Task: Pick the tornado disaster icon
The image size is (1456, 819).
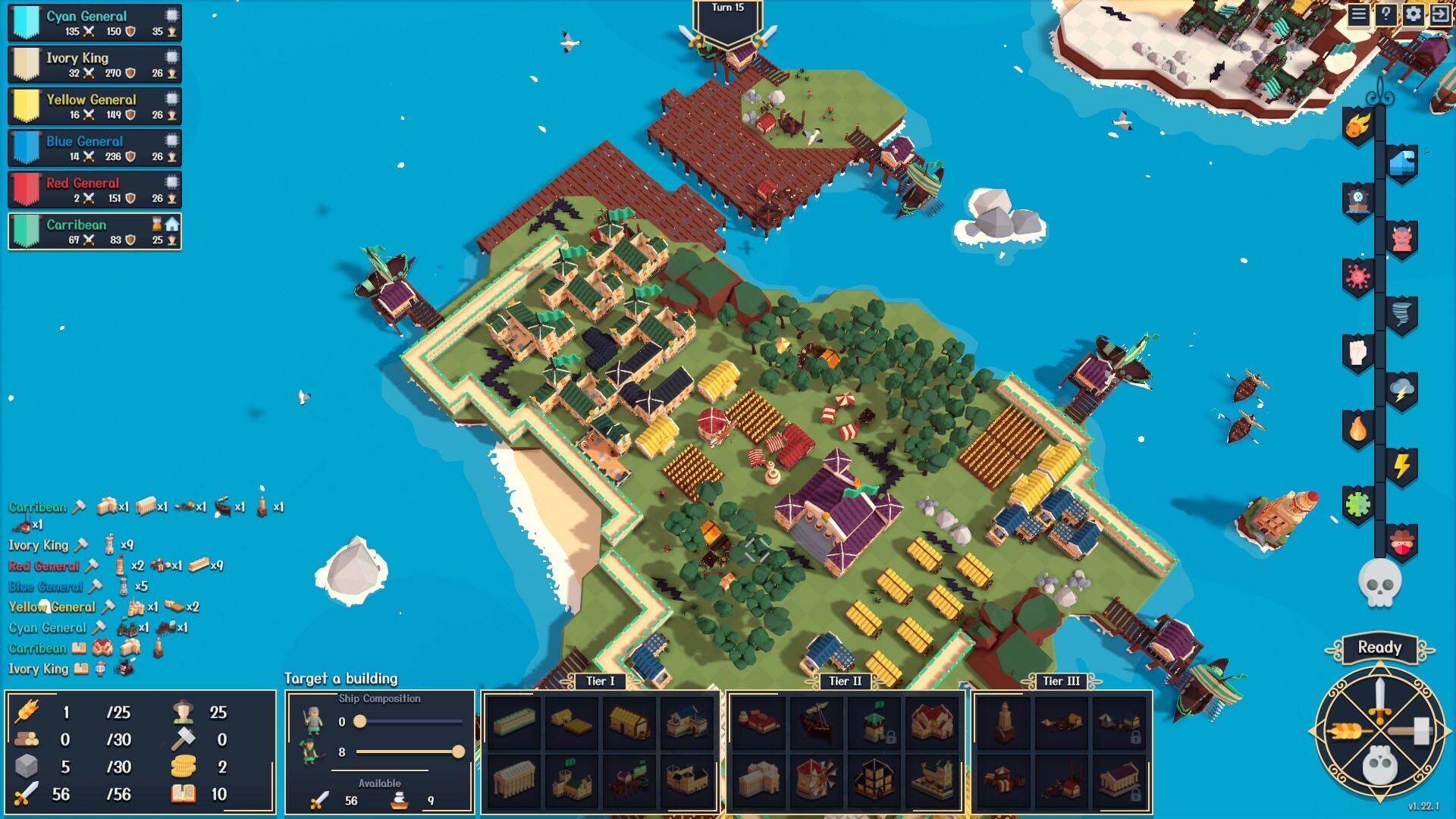Action: [1401, 312]
